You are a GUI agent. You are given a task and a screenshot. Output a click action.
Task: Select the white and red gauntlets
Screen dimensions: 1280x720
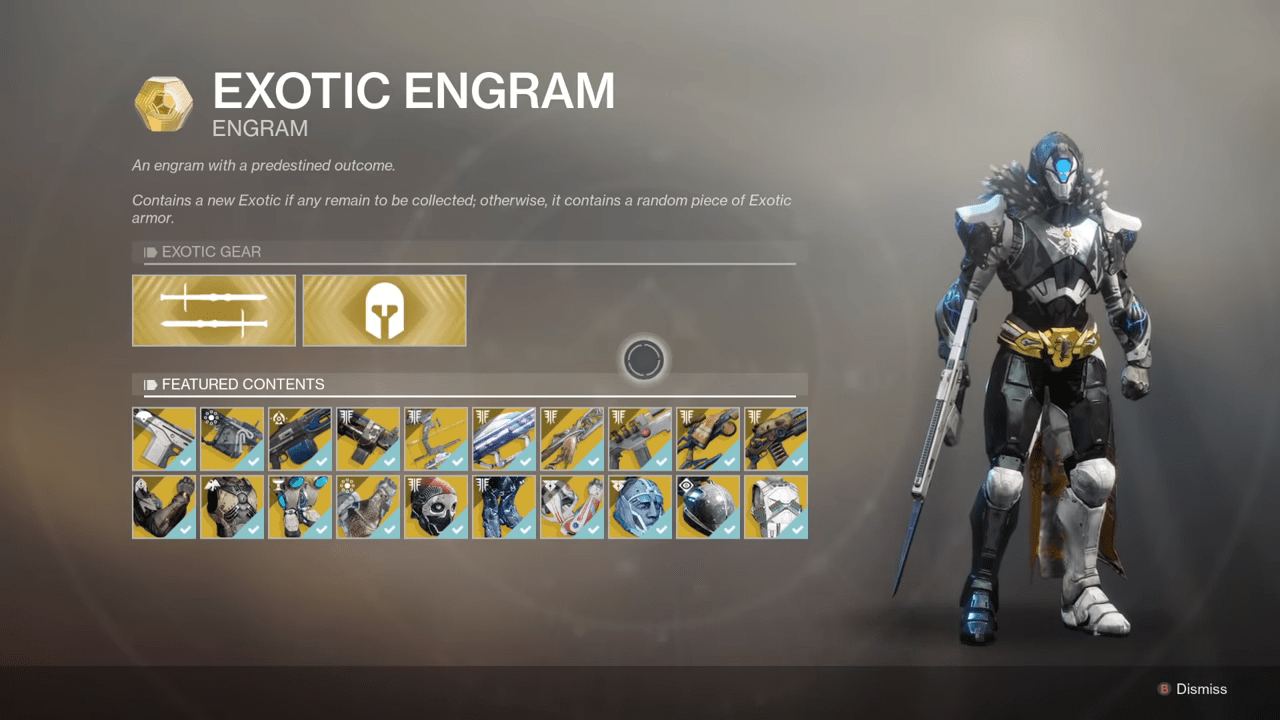[572, 506]
